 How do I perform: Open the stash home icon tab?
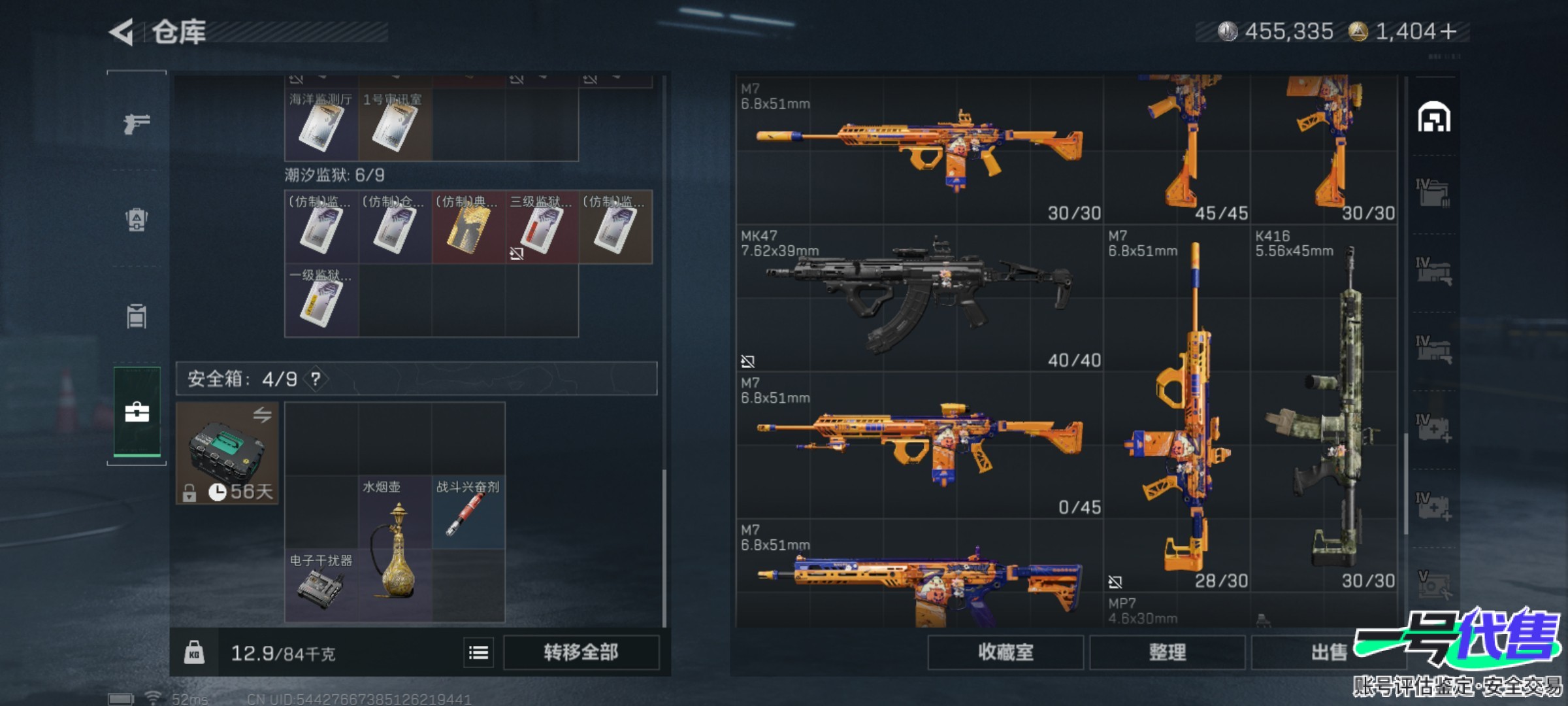pos(1433,118)
